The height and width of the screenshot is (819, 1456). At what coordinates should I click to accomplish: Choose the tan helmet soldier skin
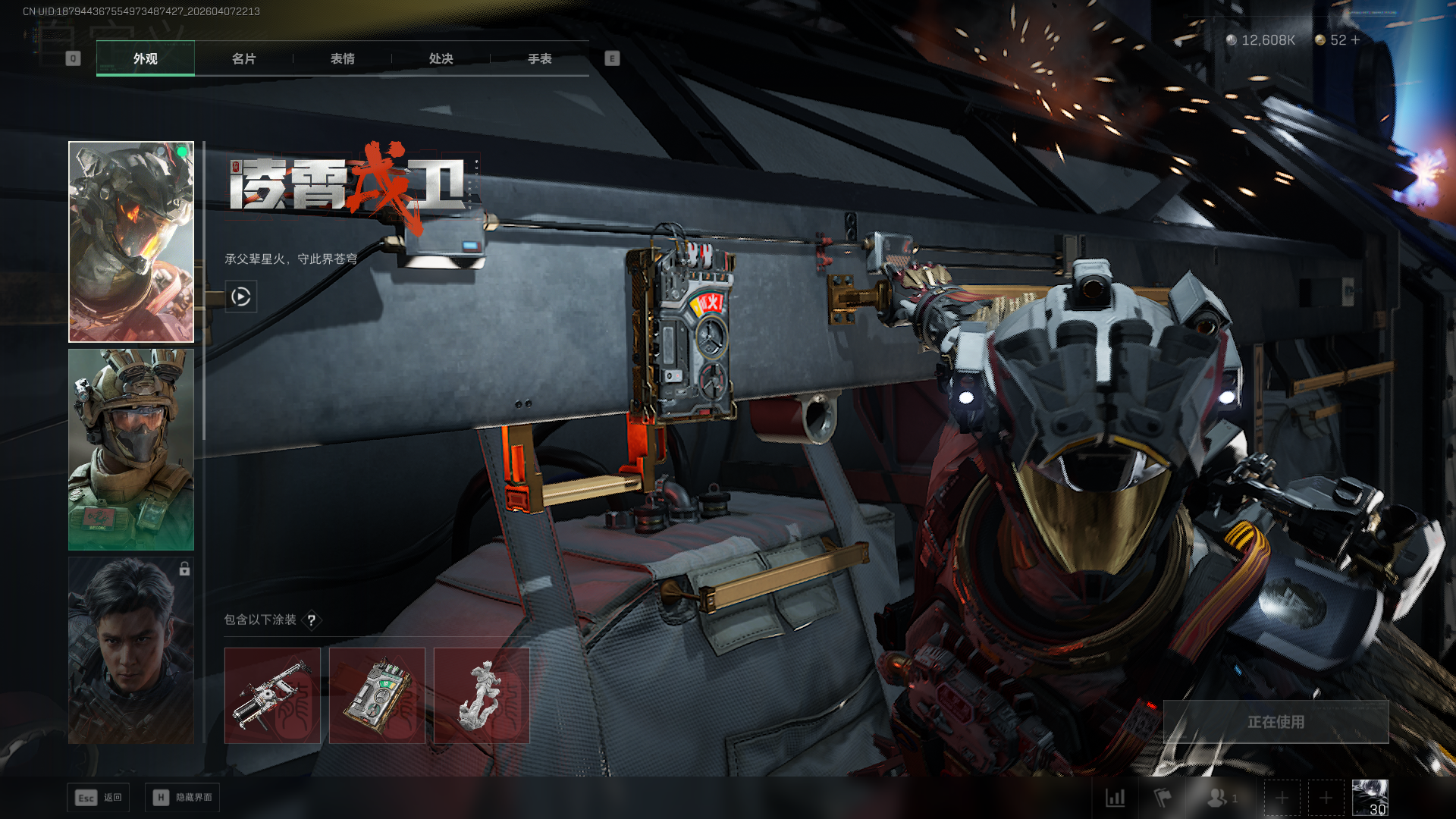(131, 449)
